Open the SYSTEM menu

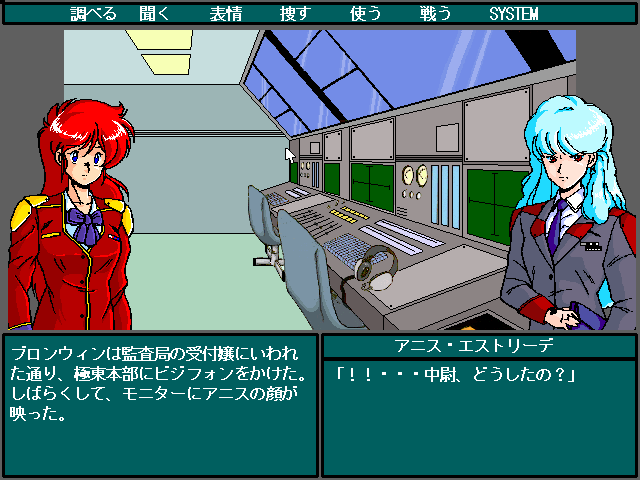point(514,14)
